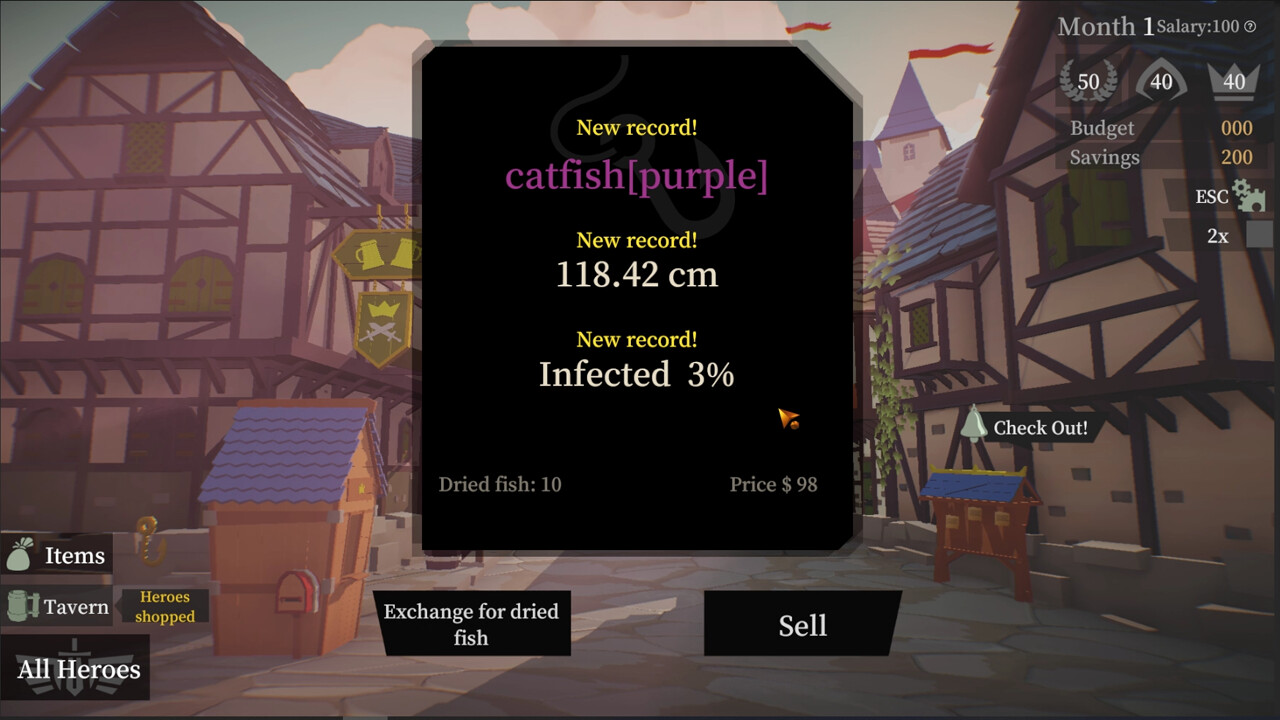
Task: Click the helmet icon showing 40
Action: [1160, 81]
